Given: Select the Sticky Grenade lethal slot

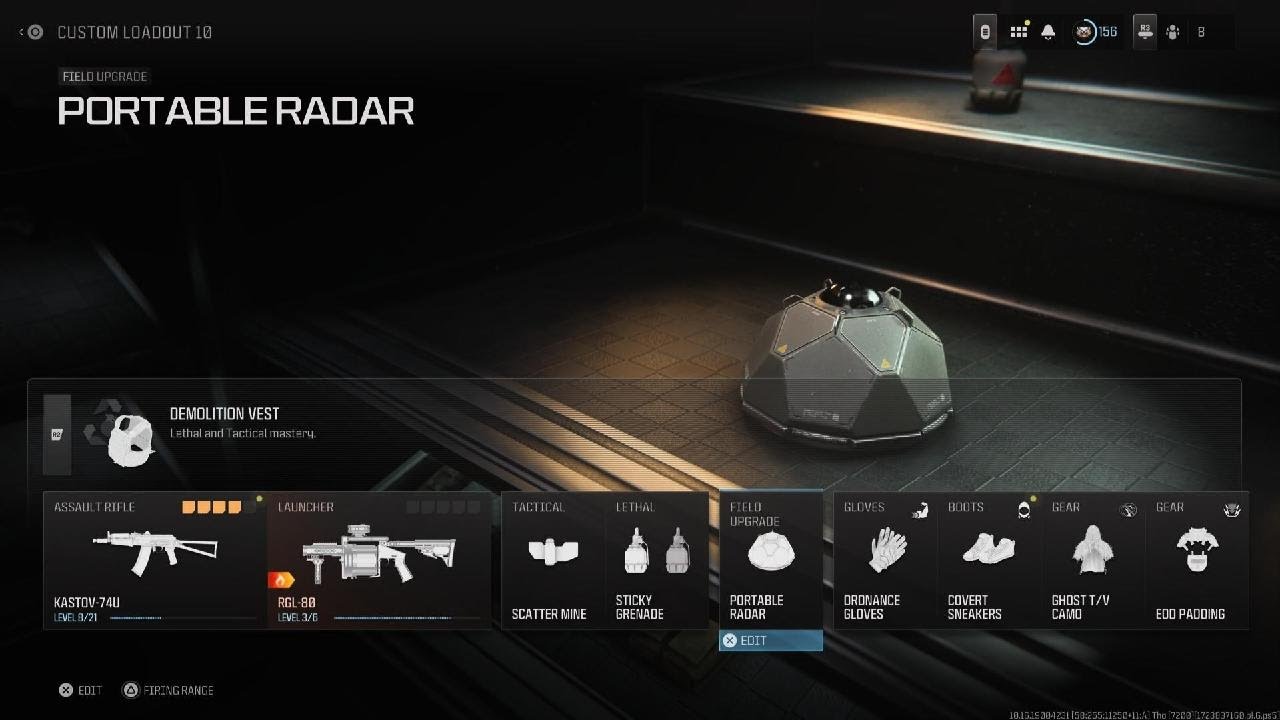Looking at the screenshot, I should (x=657, y=559).
